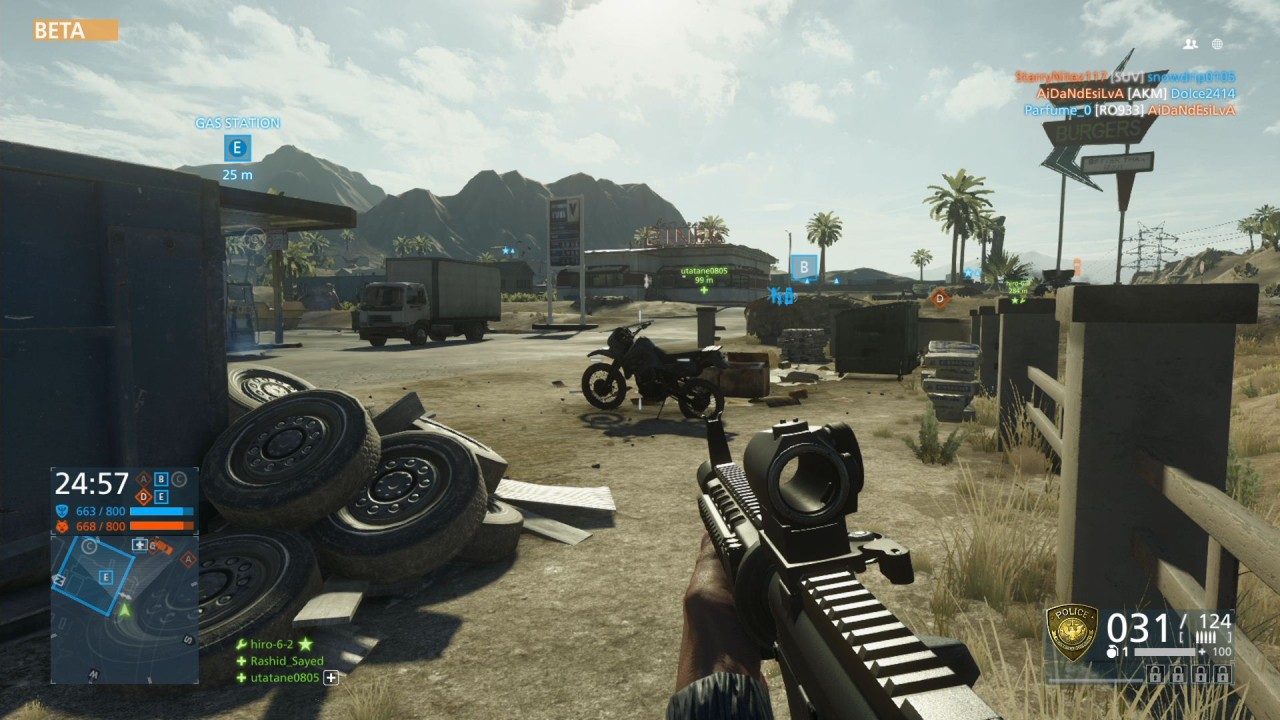Click the second padlock below the ammo display
Screen dimensions: 1280x720
1179,674
